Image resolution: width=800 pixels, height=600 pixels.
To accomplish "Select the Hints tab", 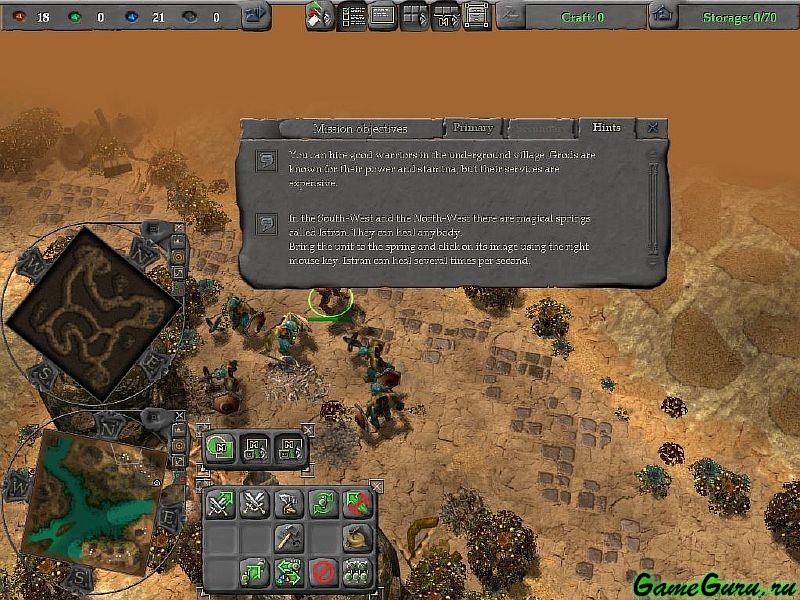I will (606, 128).
